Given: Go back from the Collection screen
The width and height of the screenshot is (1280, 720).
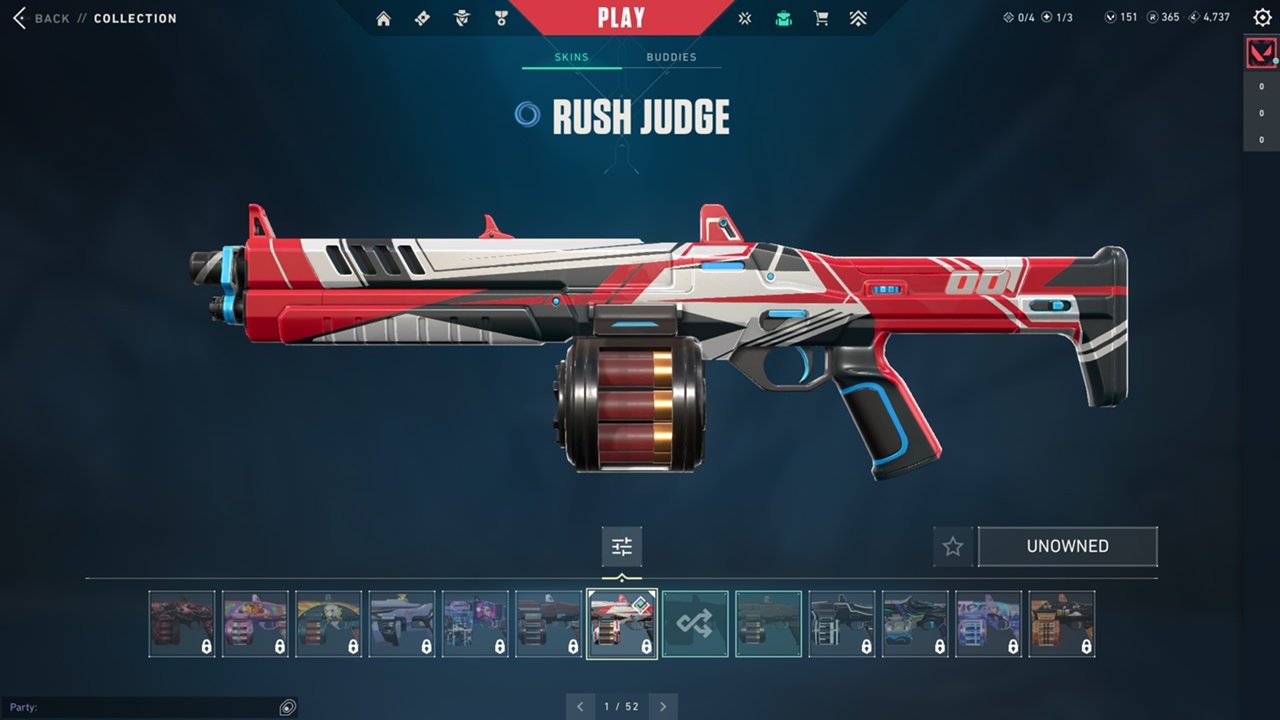Looking at the screenshot, I should click(42, 18).
